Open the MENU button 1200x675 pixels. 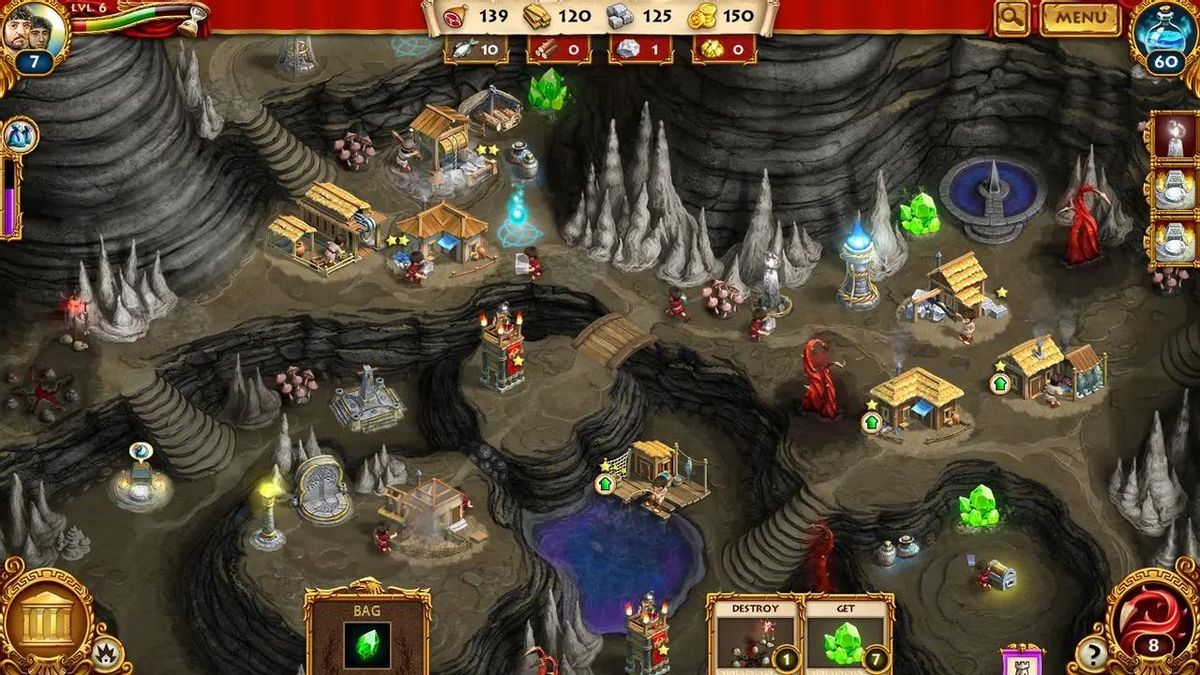1079,17
